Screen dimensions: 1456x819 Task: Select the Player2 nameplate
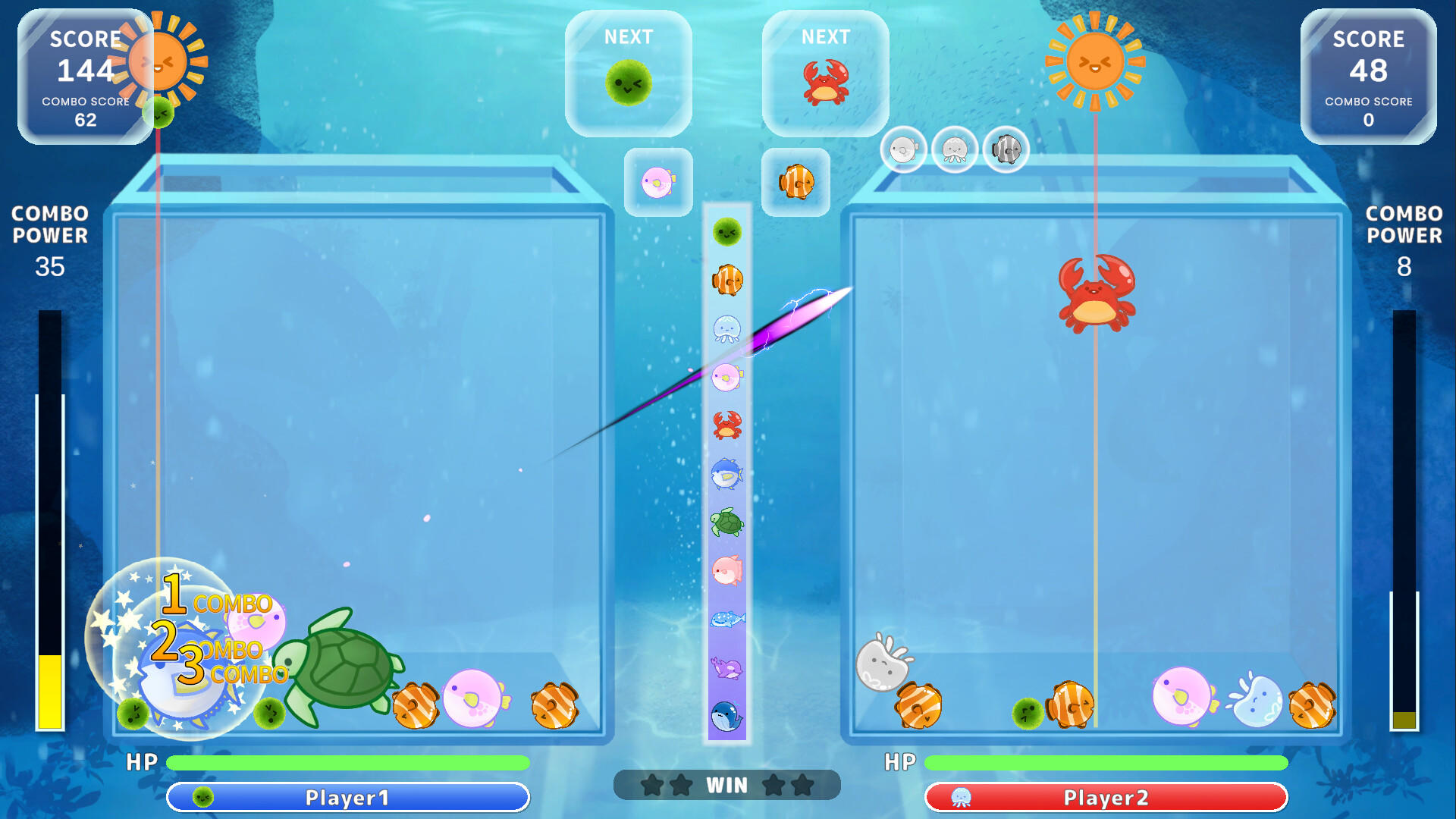[x=1107, y=797]
